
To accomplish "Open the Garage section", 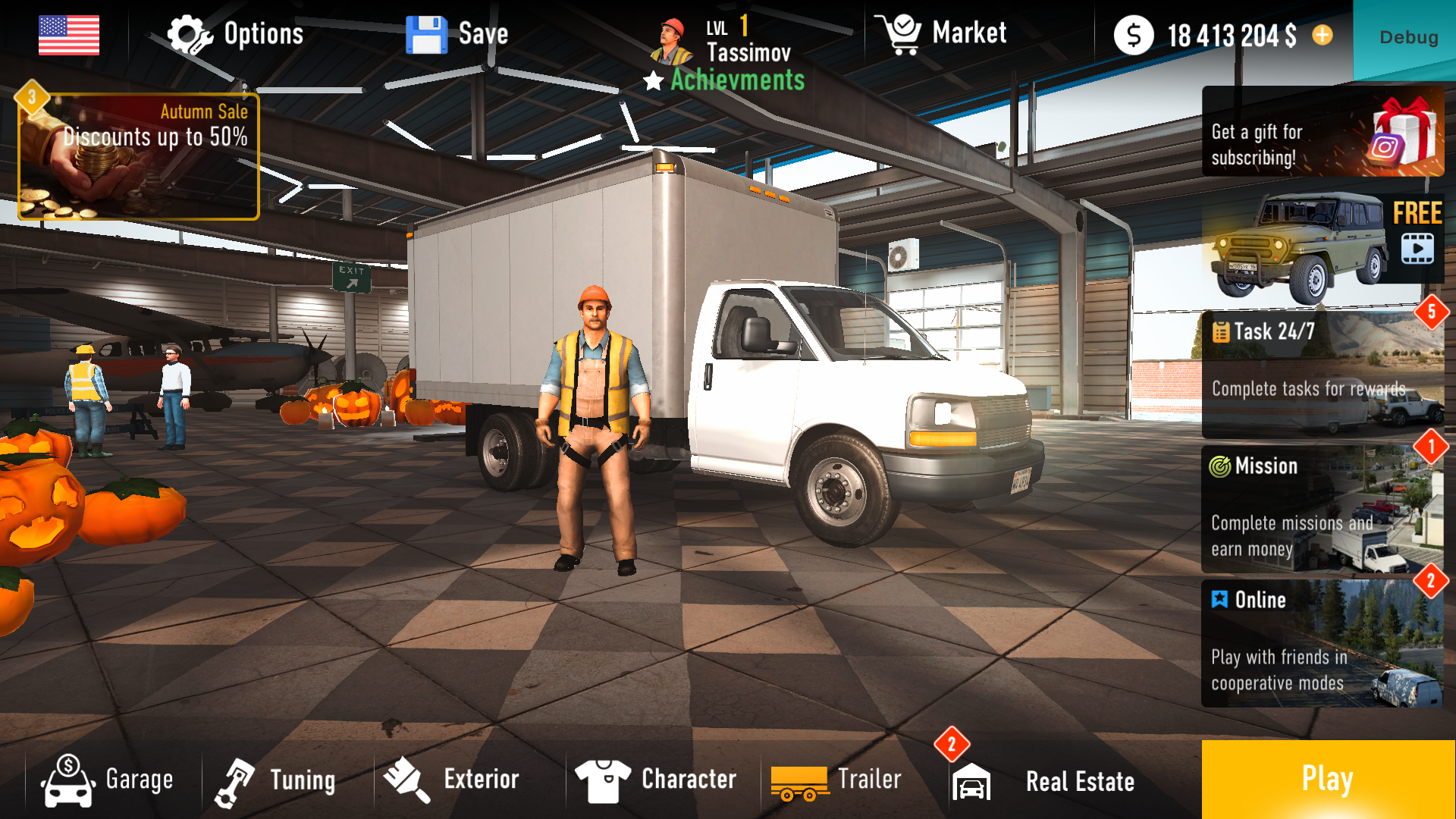I will click(65, 778).
